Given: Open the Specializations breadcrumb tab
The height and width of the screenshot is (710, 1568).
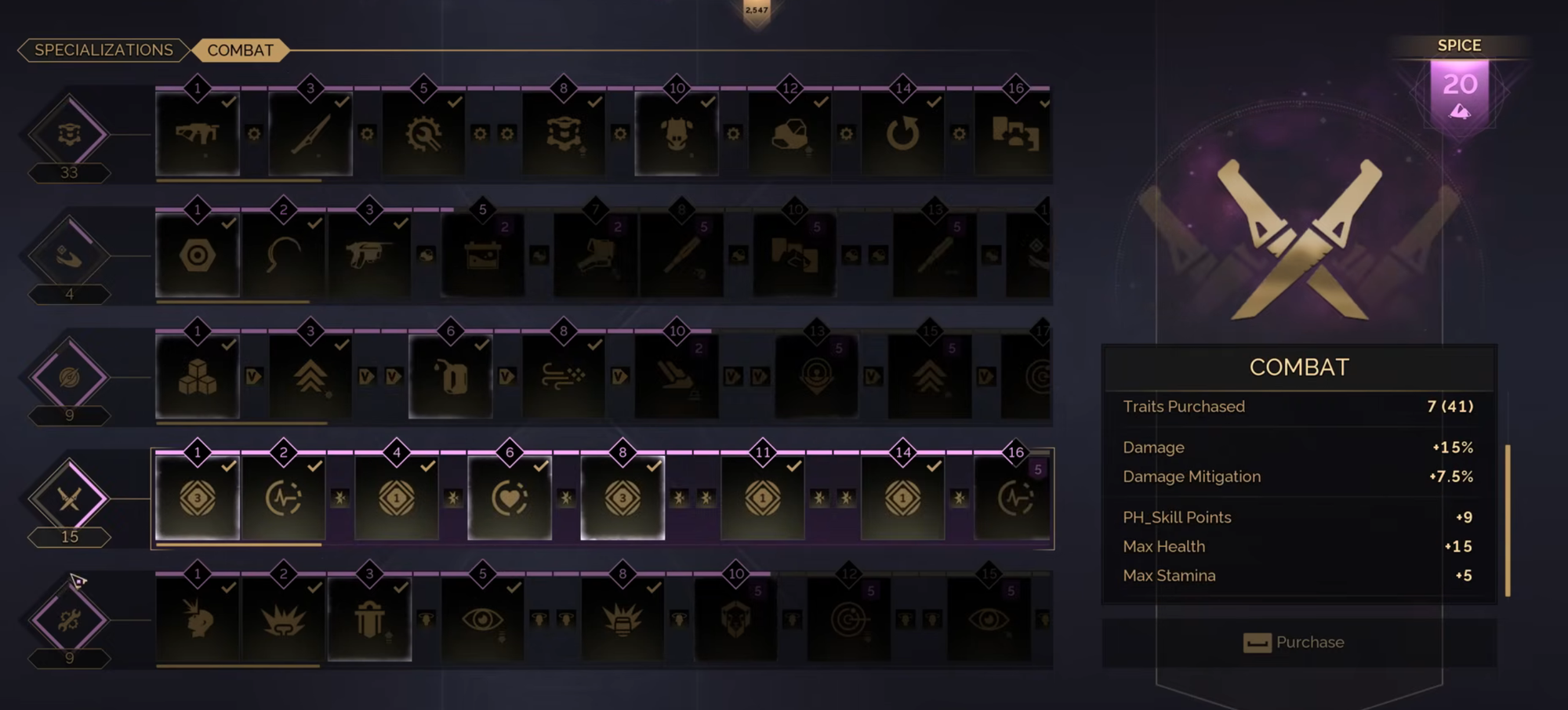Looking at the screenshot, I should pyautogui.click(x=103, y=50).
